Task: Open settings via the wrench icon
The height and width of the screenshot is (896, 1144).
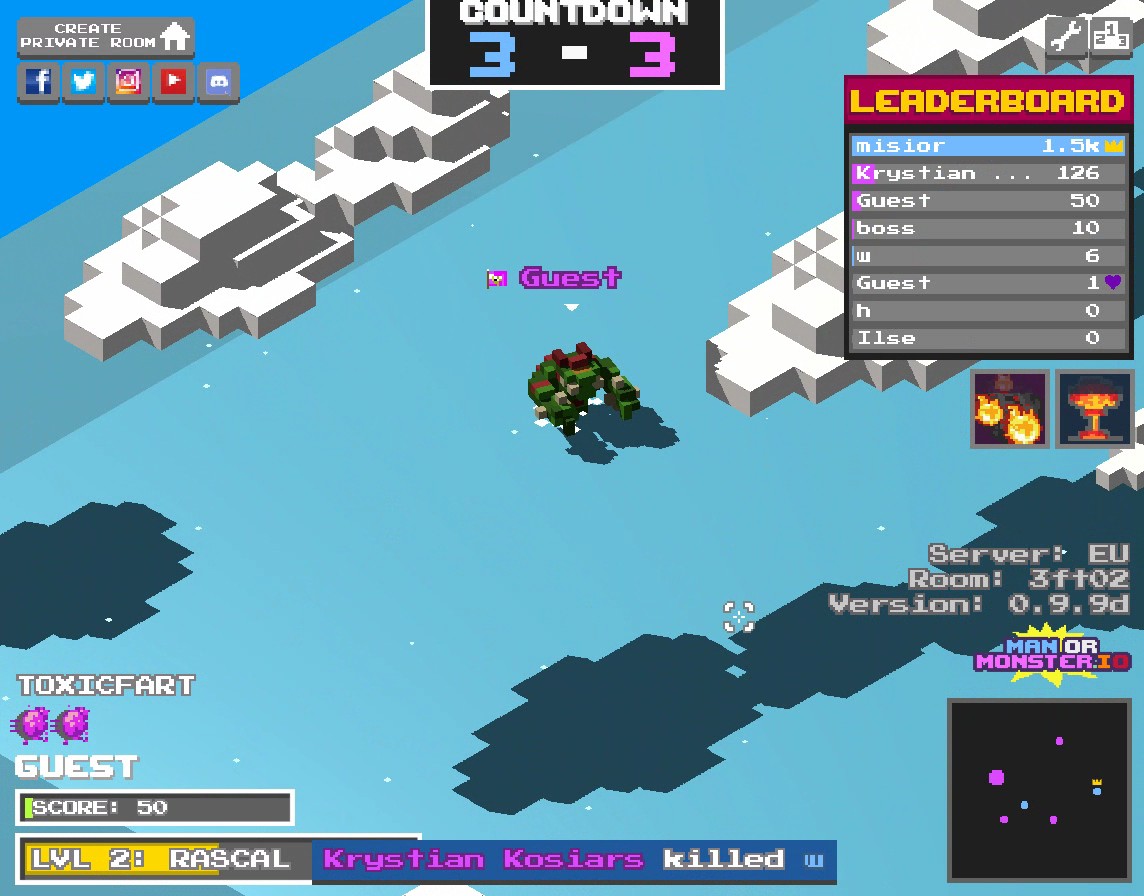Action: click(x=1066, y=37)
